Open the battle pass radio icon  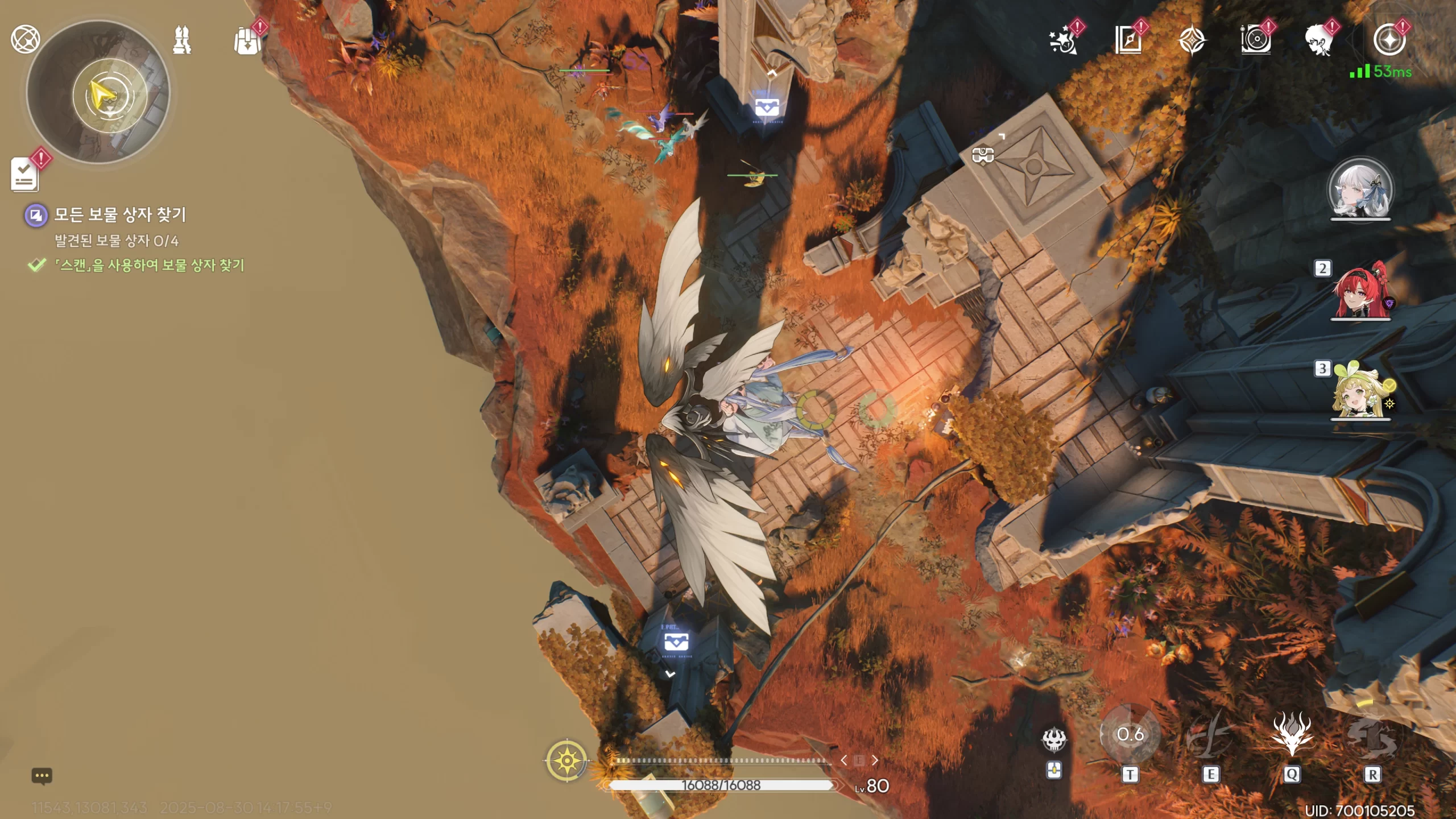point(1256,40)
